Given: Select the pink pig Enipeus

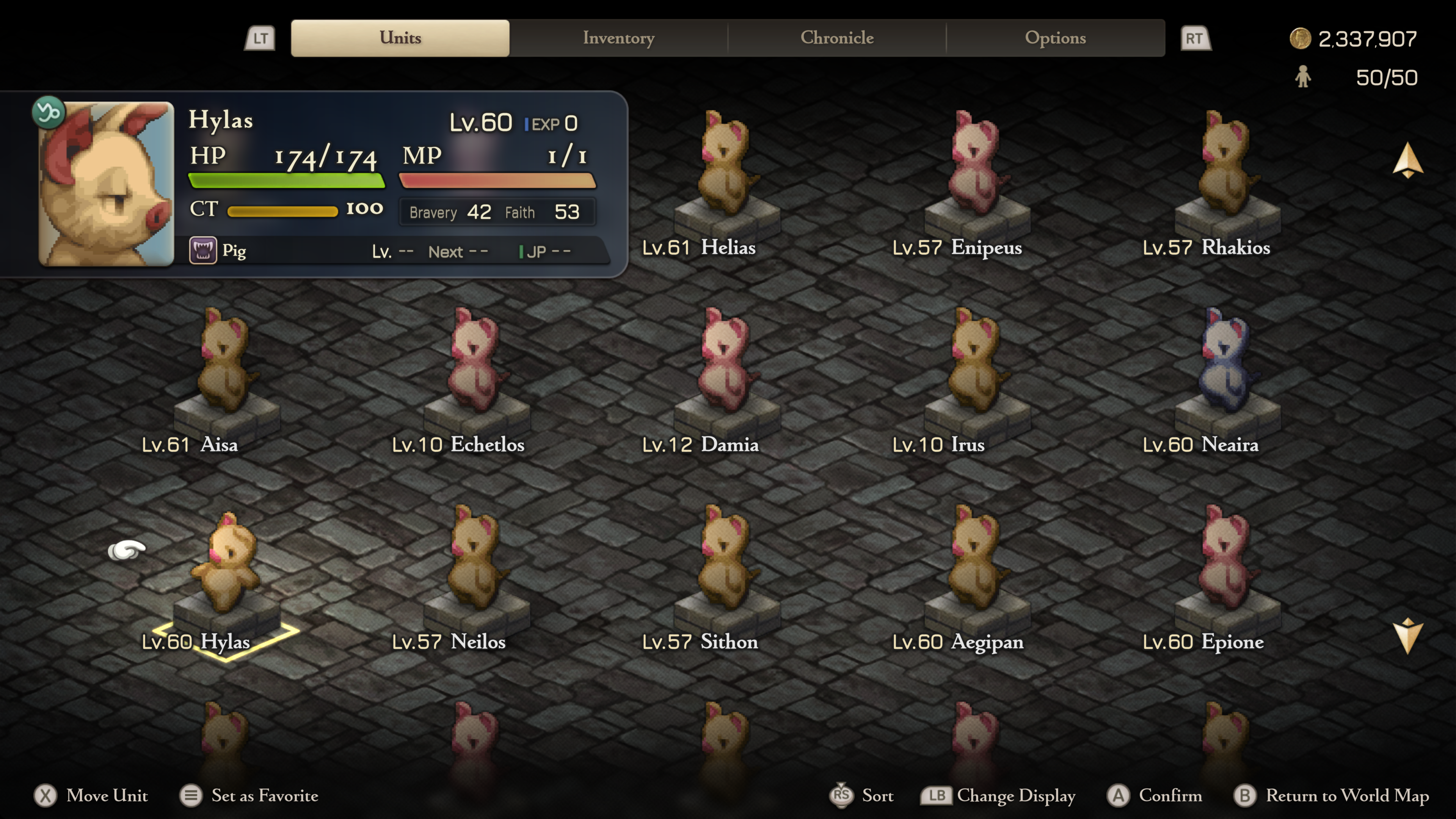Looking at the screenshot, I should point(977,169).
